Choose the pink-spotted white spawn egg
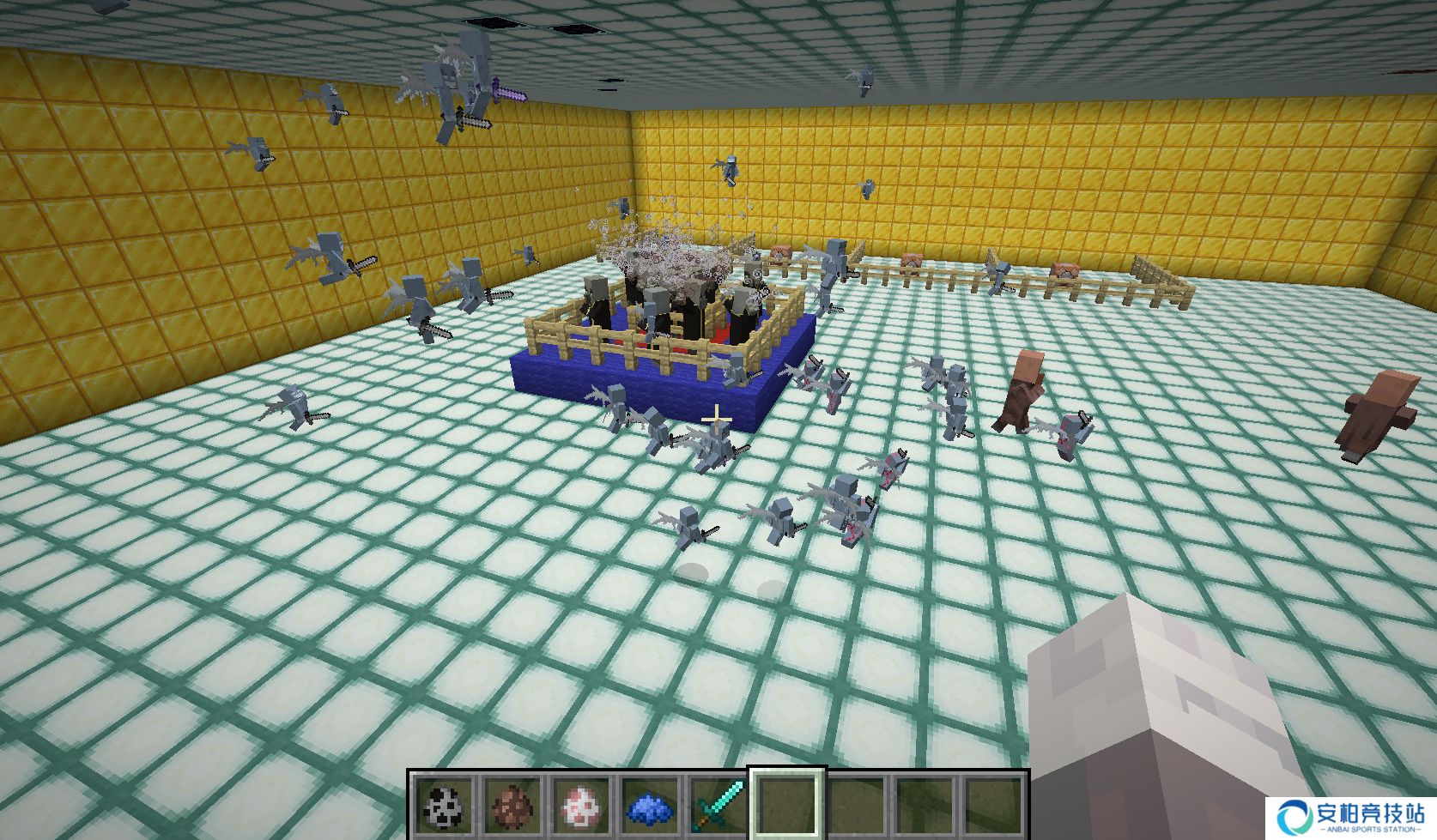This screenshot has height=840, width=1437. [582, 806]
